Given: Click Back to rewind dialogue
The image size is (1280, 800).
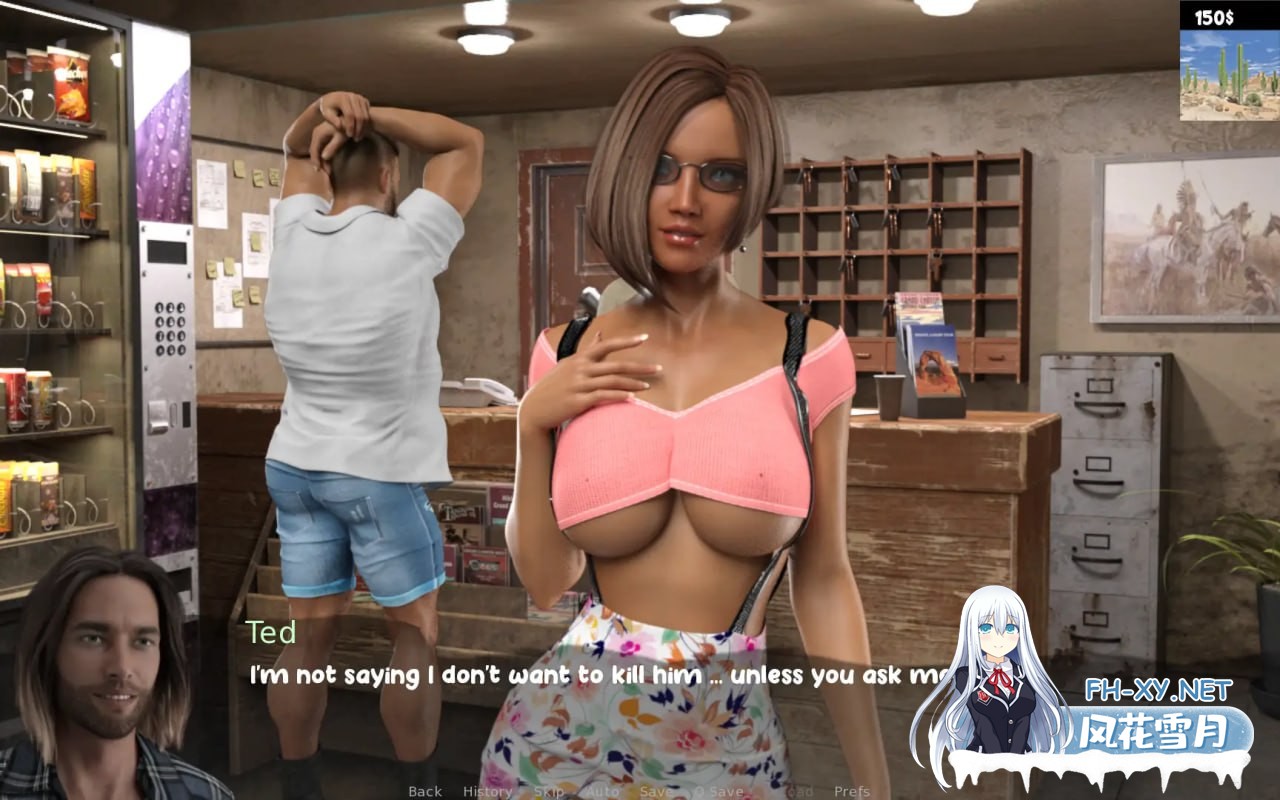Looking at the screenshot, I should point(424,790).
